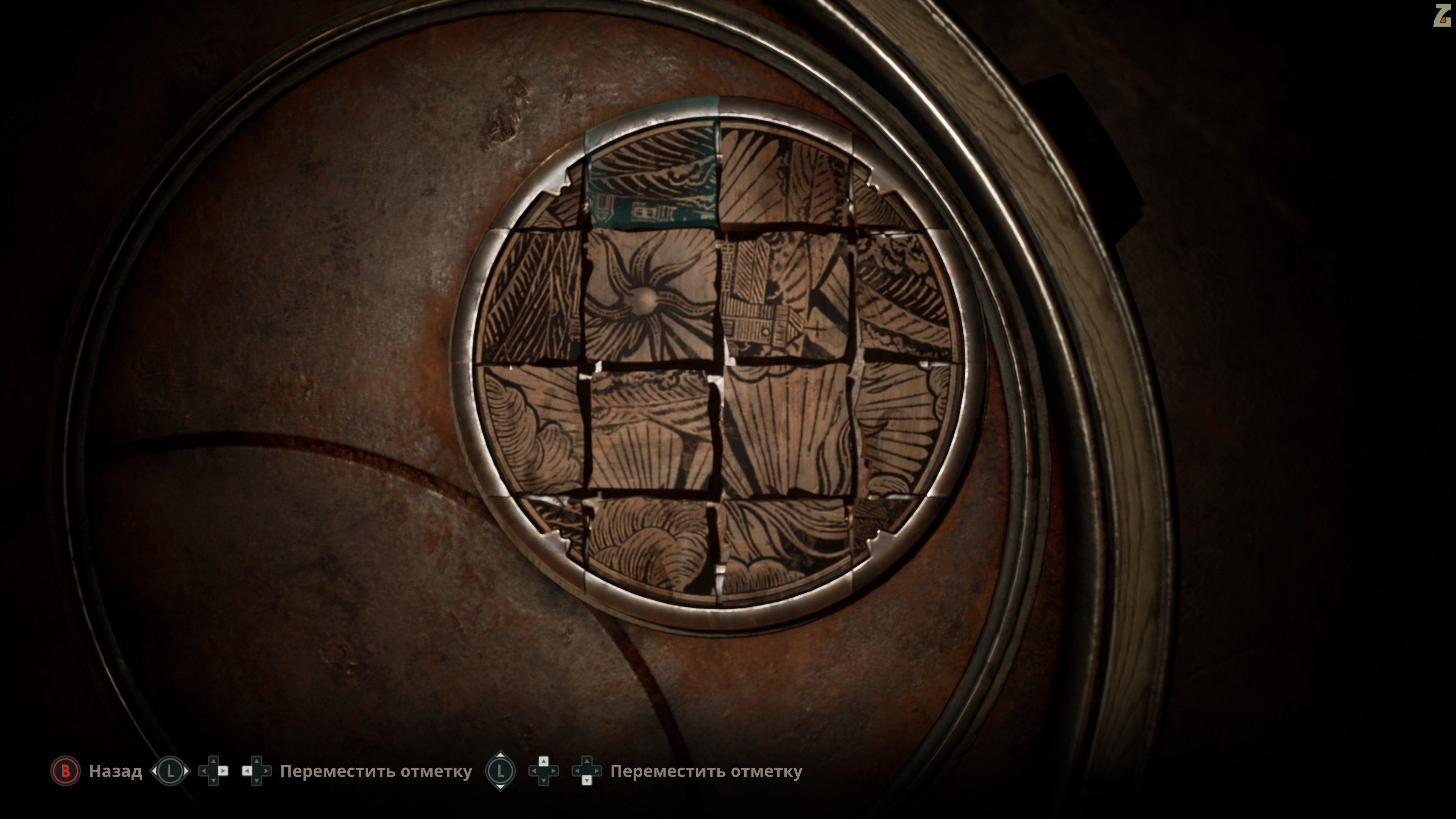Image resolution: width=1456 pixels, height=819 pixels.
Task: Pick the unhighlighted brick building tile
Action: click(x=786, y=295)
